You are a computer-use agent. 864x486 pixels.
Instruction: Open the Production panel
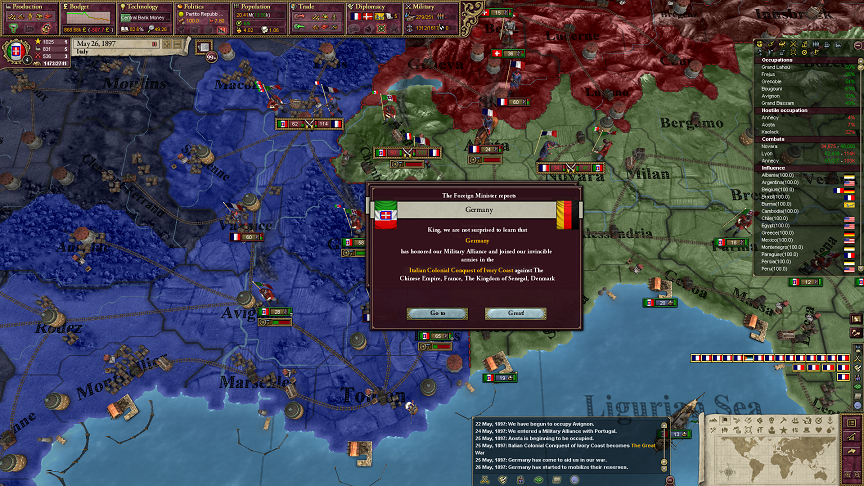pos(29,6)
